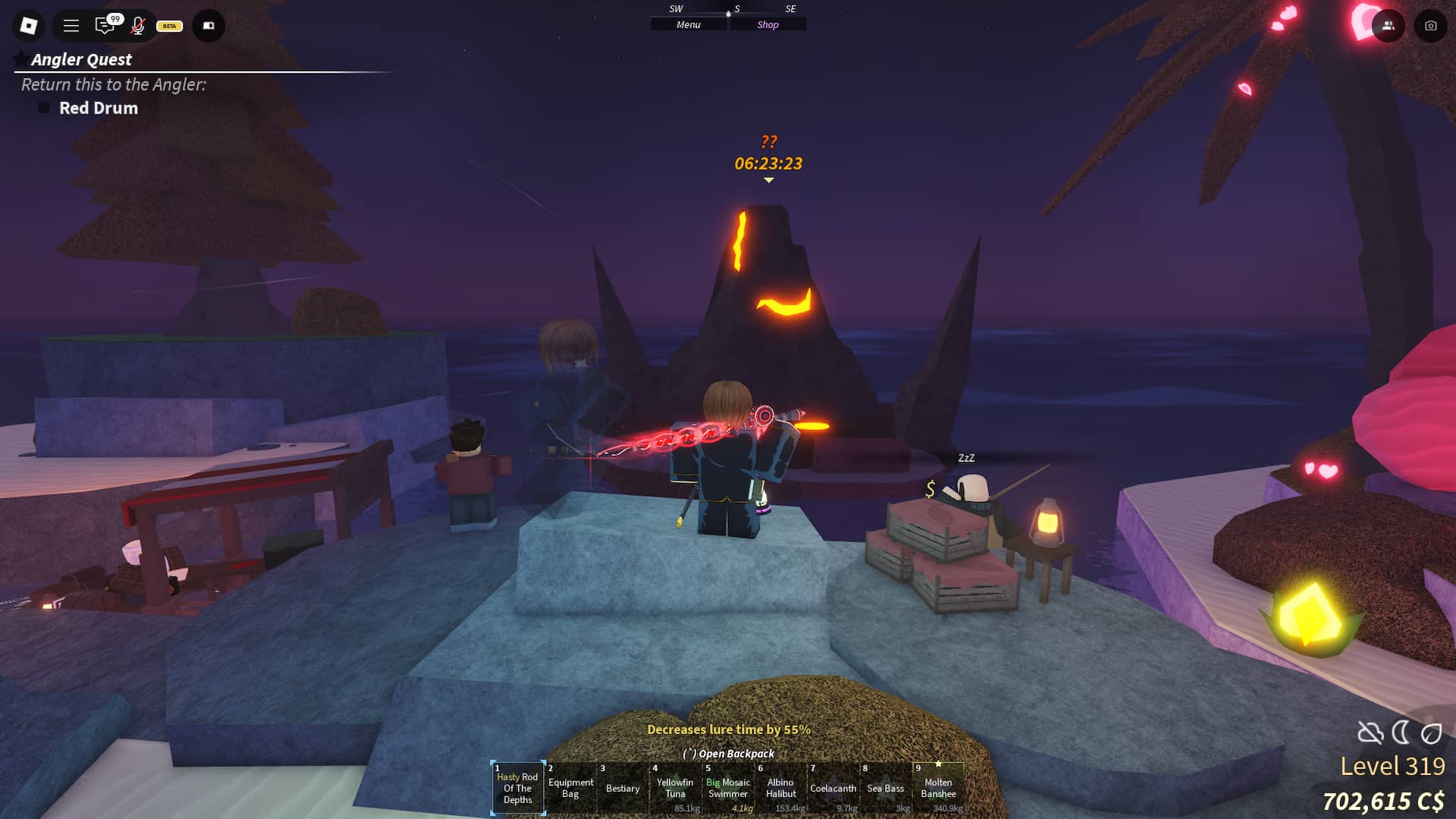Check the Red Drum quest checkbox

pos(43,108)
